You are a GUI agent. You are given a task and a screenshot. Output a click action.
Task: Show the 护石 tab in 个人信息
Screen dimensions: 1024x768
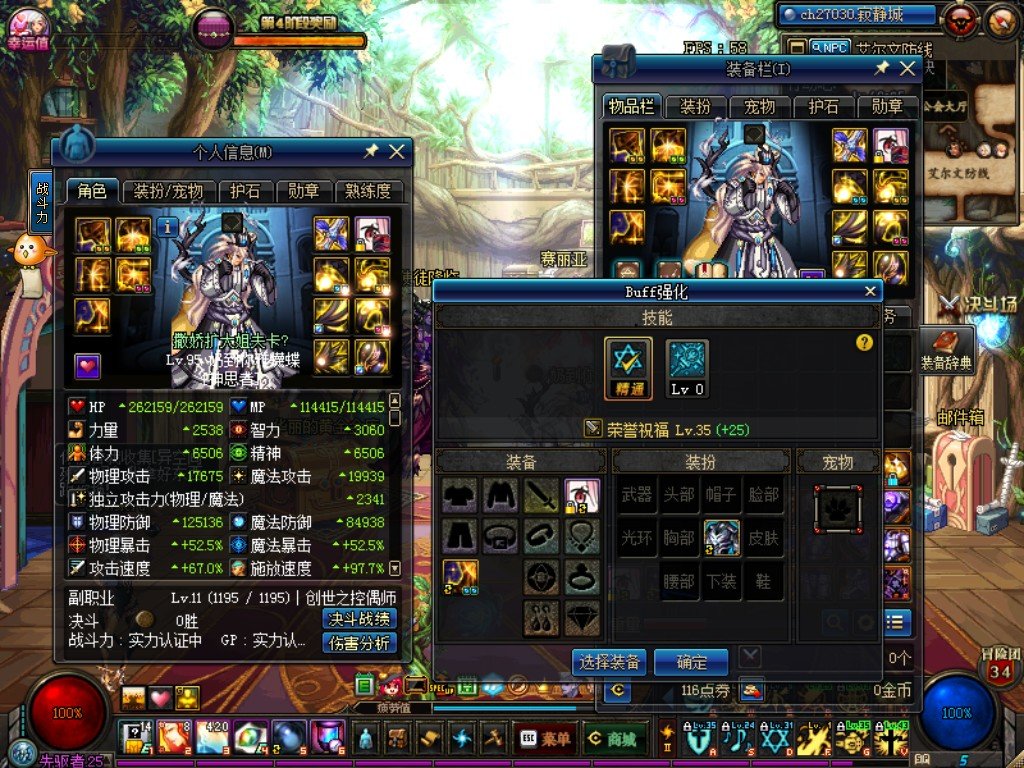tap(245, 191)
